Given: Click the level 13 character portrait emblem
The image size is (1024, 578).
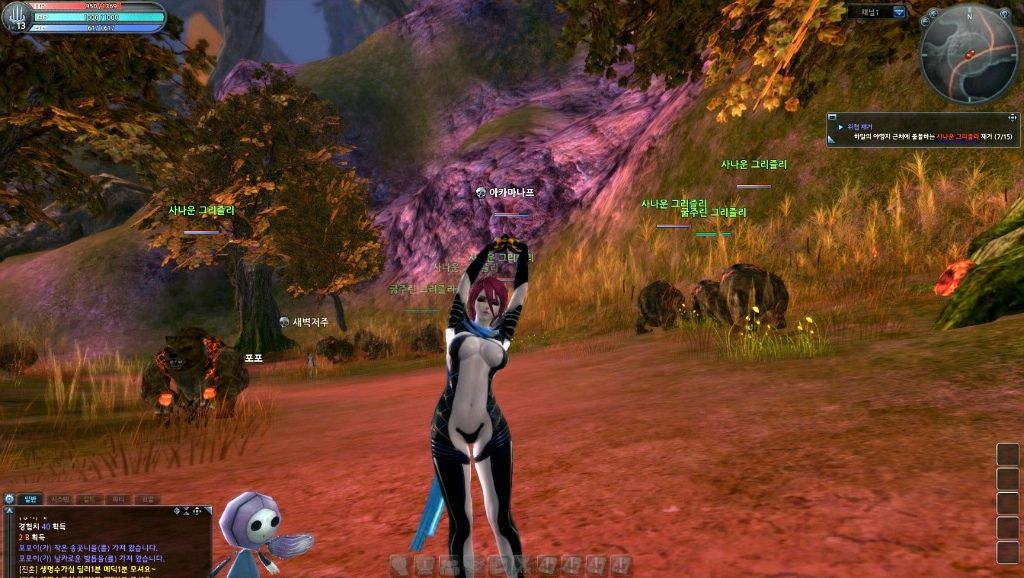Looking at the screenshot, I should (17, 17).
